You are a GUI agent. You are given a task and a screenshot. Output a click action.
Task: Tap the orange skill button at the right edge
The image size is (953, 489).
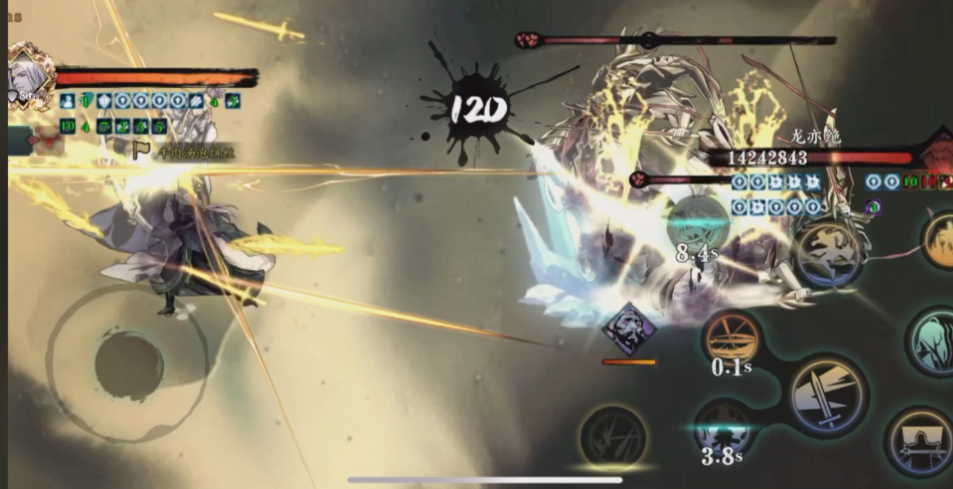[x=940, y=240]
